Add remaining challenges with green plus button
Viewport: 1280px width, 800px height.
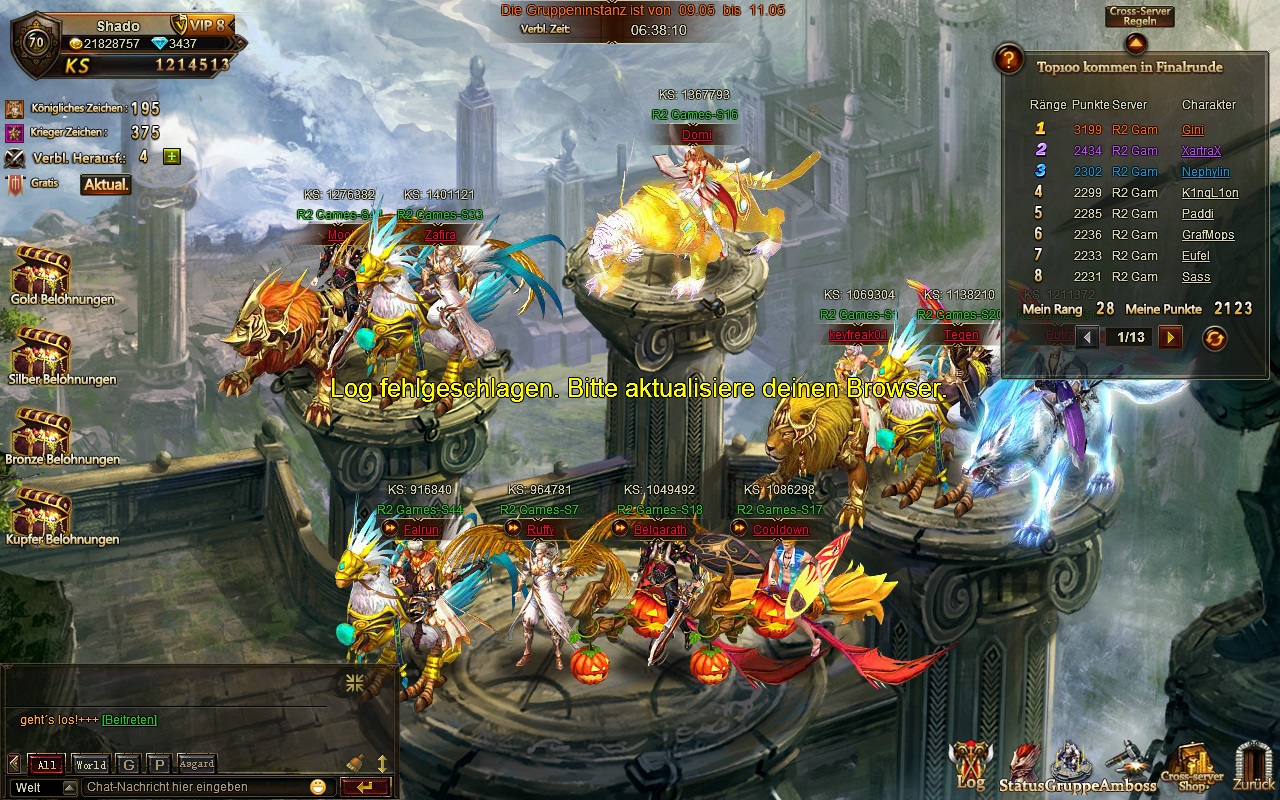pyautogui.click(x=172, y=156)
